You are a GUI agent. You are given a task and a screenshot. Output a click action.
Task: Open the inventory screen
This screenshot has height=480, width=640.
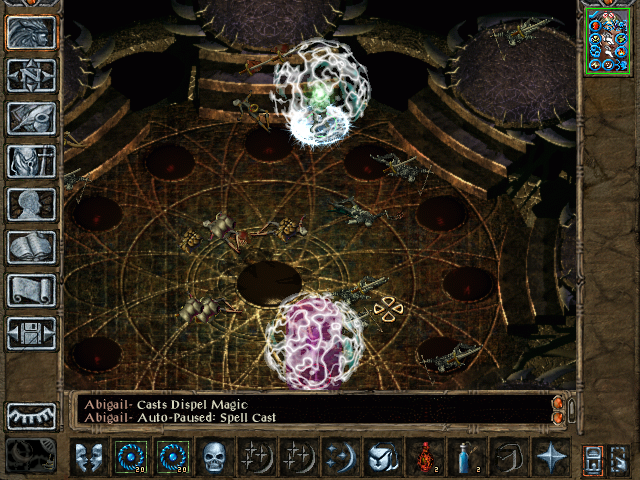click(31, 161)
